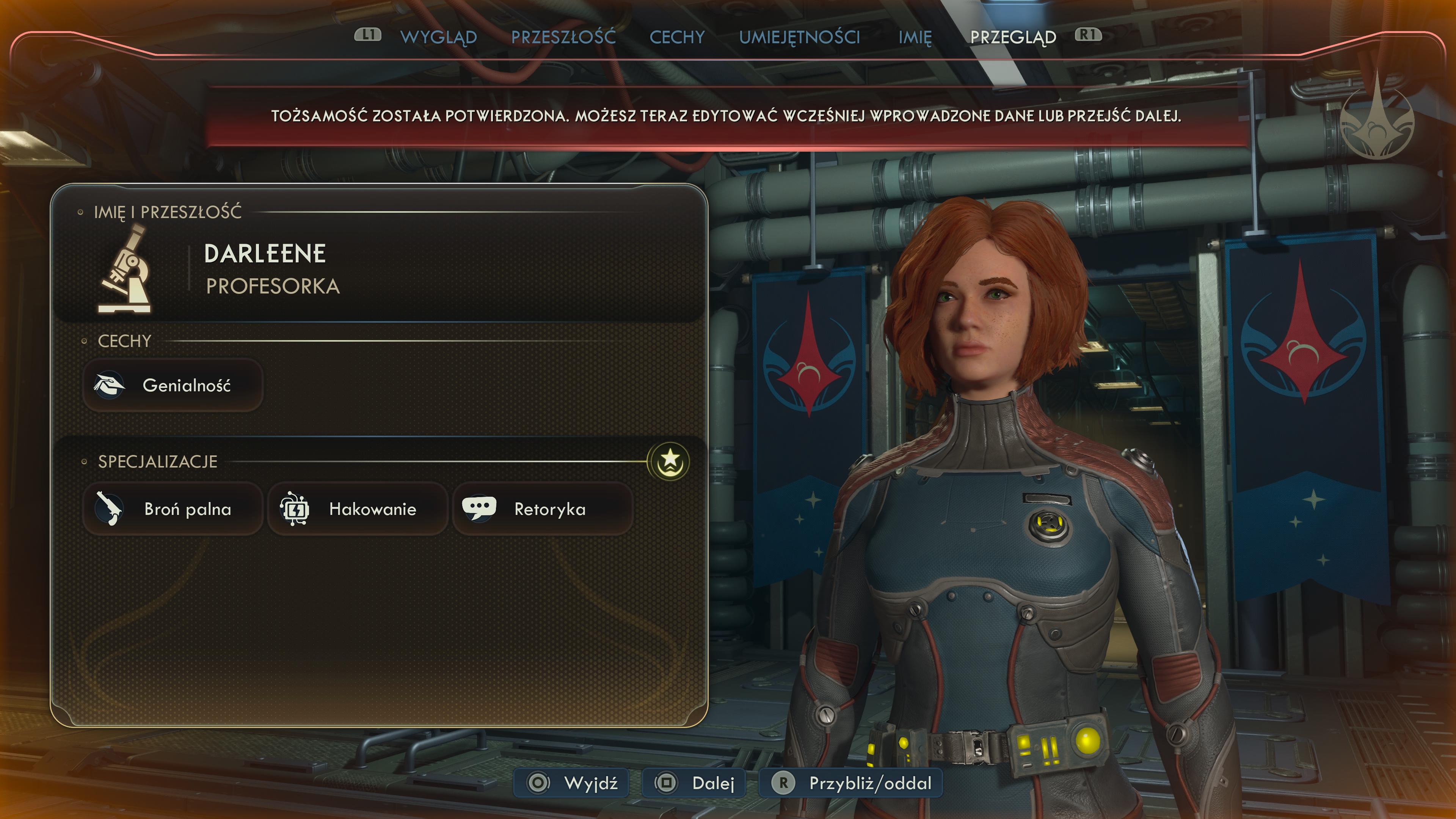The height and width of the screenshot is (819, 1456).
Task: Toggle Przybliż/oddal character zoom
Action: [x=850, y=783]
